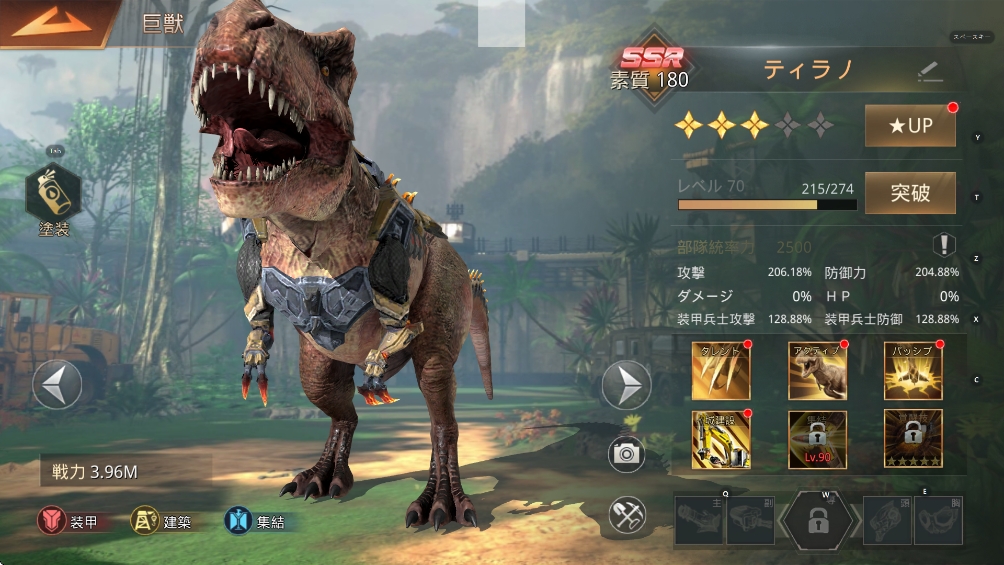View the アクティブ active skill

pyautogui.click(x=817, y=370)
